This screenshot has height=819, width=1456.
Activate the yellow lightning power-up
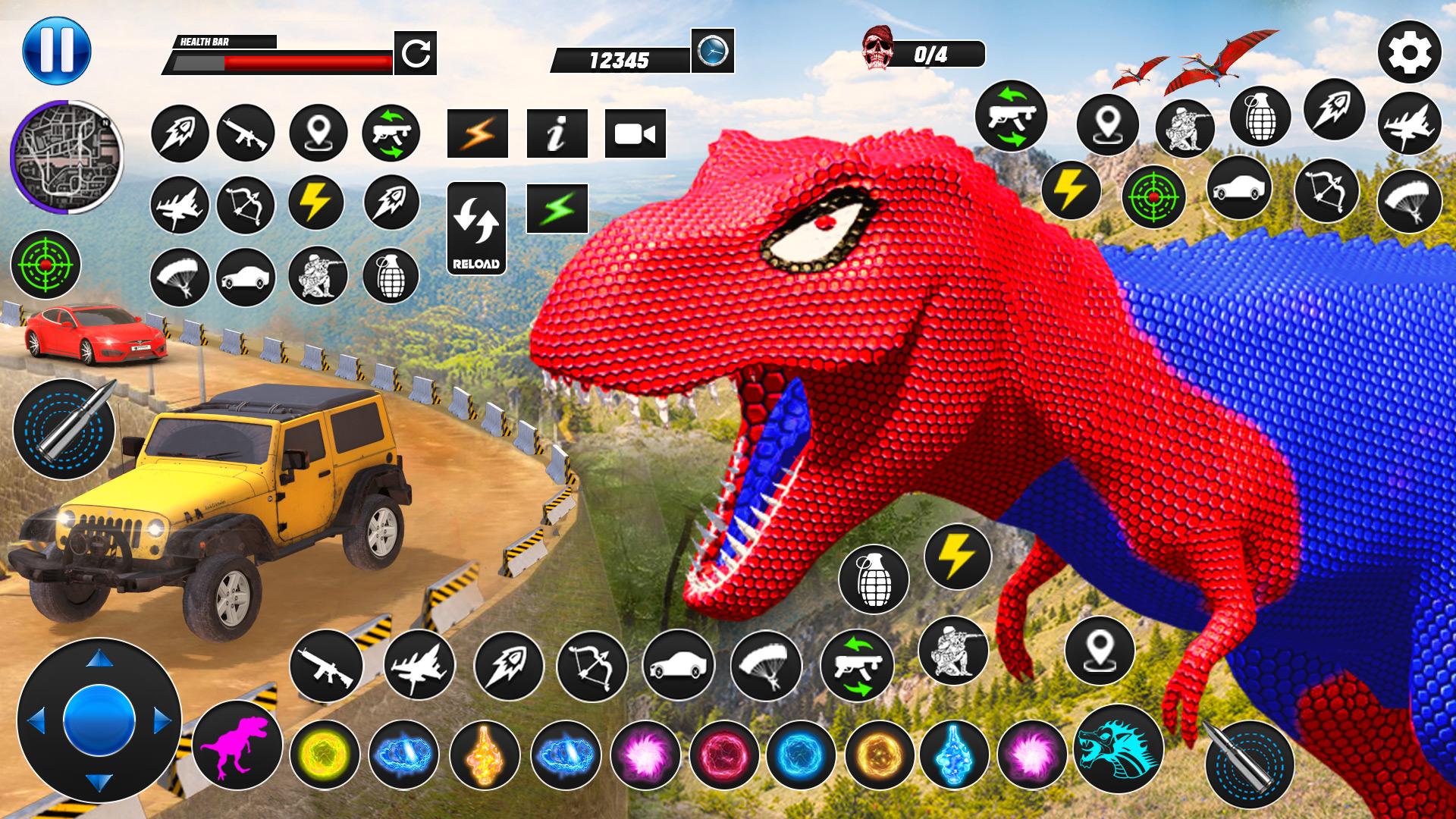click(314, 204)
